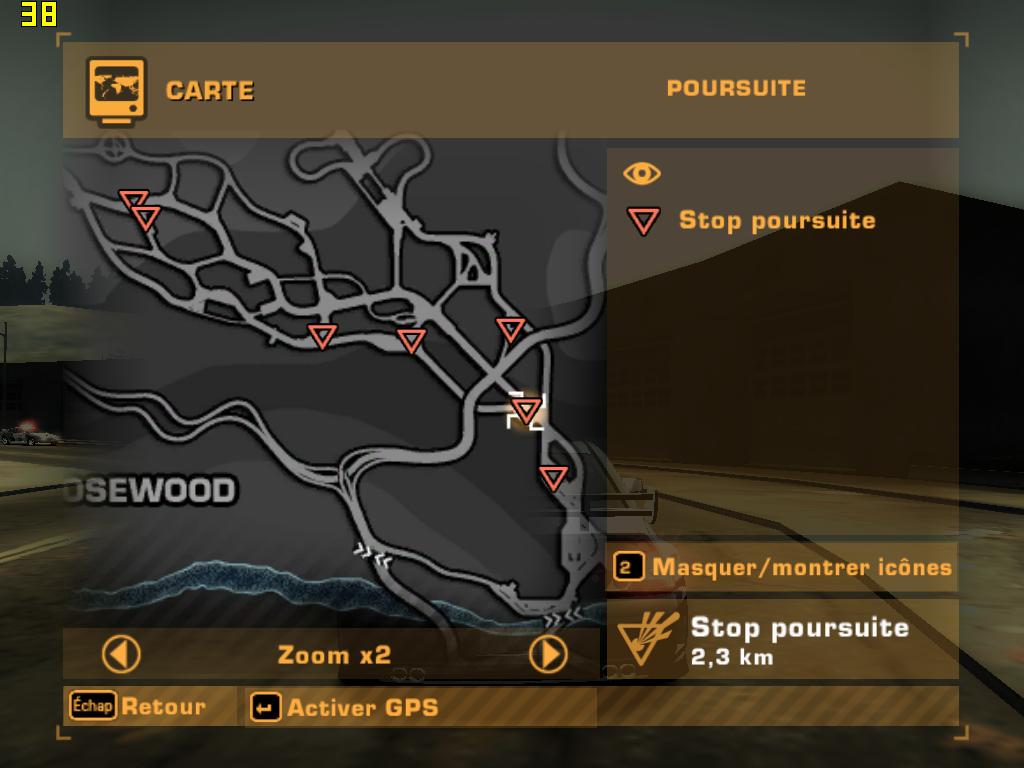This screenshot has height=768, width=1024.
Task: Click the left zoom arrow button
Action: click(121, 655)
